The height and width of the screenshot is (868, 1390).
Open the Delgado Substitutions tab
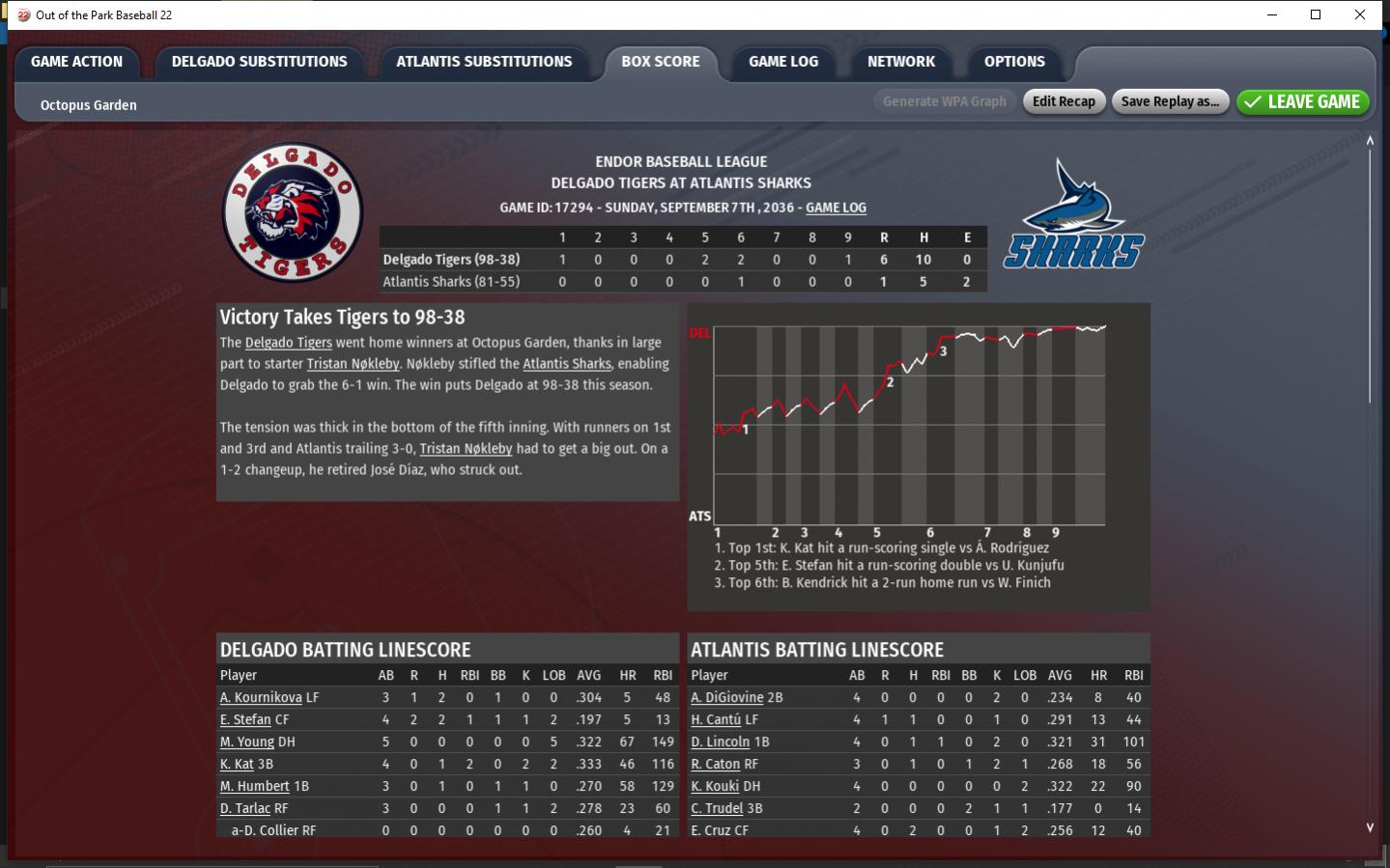point(259,62)
